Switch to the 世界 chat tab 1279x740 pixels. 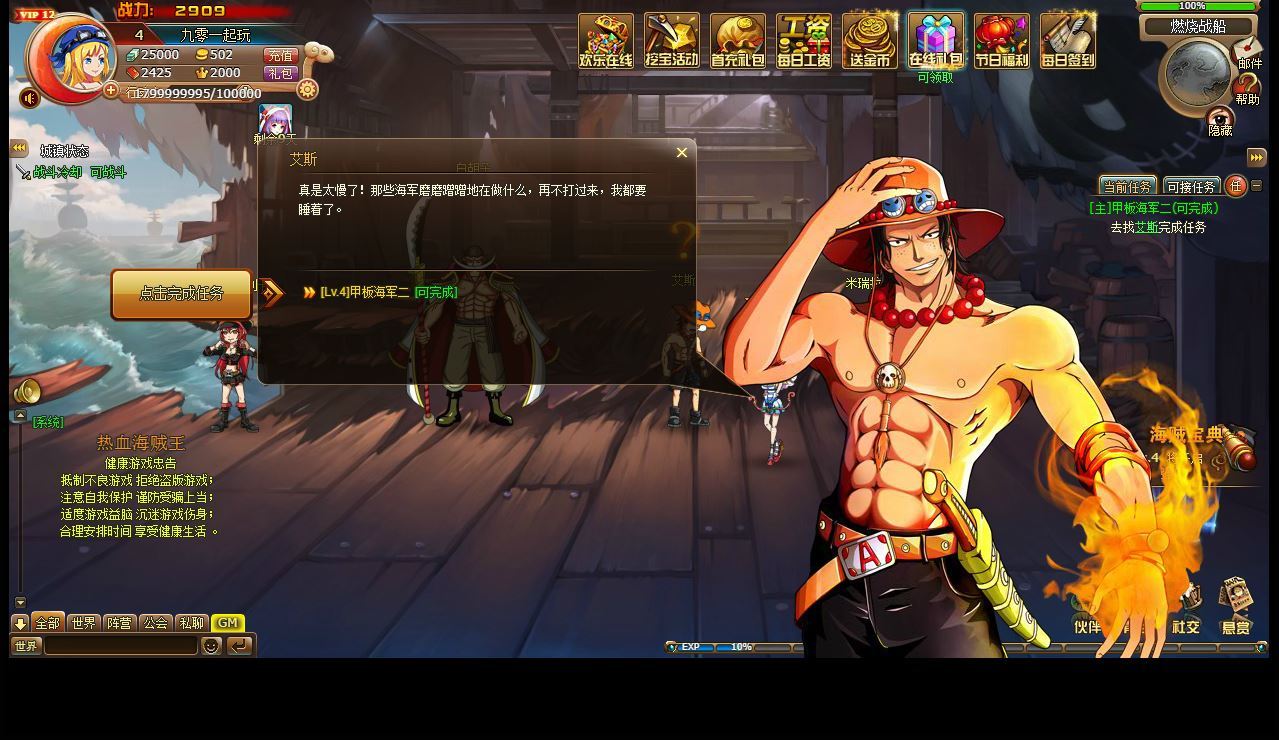click(x=84, y=623)
